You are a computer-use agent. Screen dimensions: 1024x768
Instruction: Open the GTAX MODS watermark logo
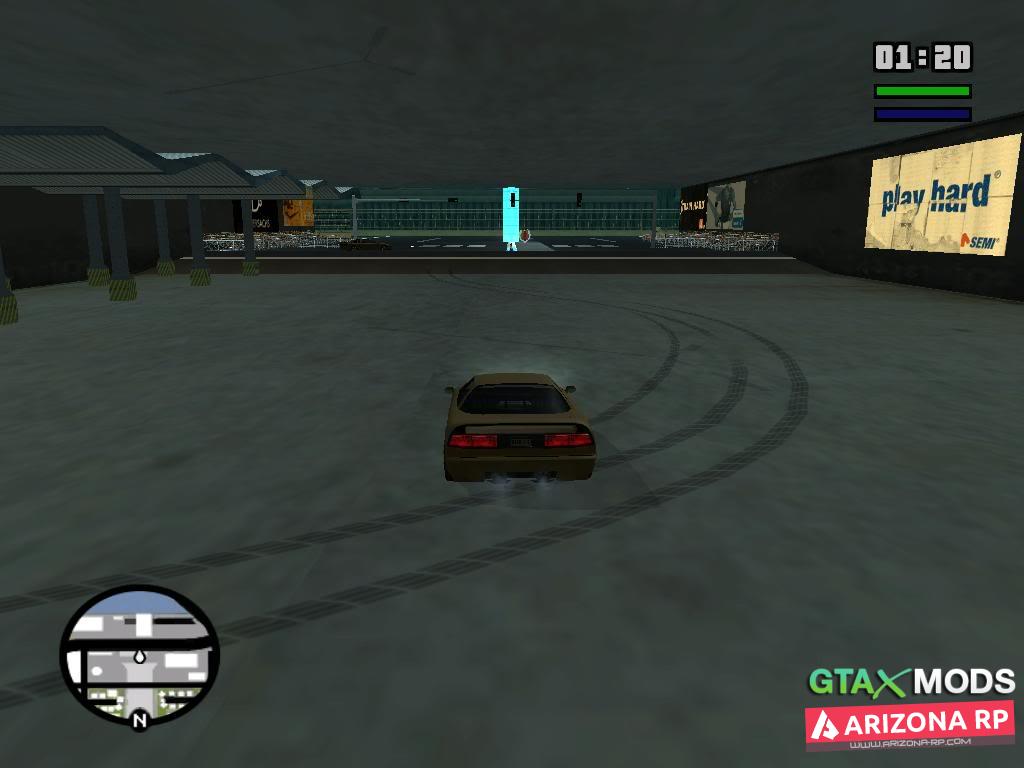point(911,682)
